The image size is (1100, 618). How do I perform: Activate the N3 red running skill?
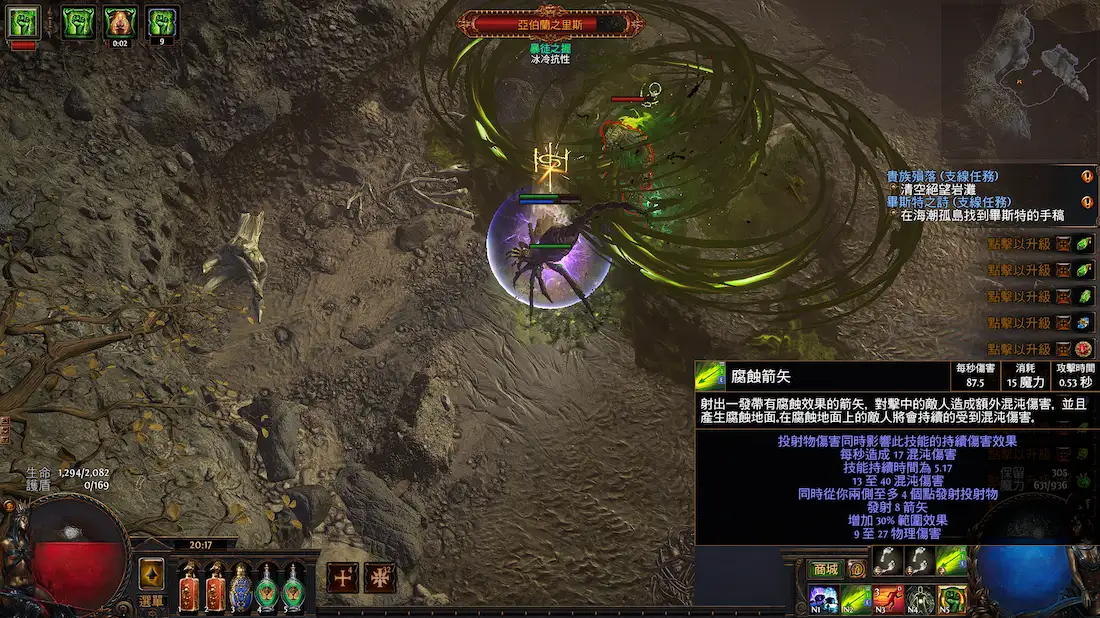(x=888, y=599)
